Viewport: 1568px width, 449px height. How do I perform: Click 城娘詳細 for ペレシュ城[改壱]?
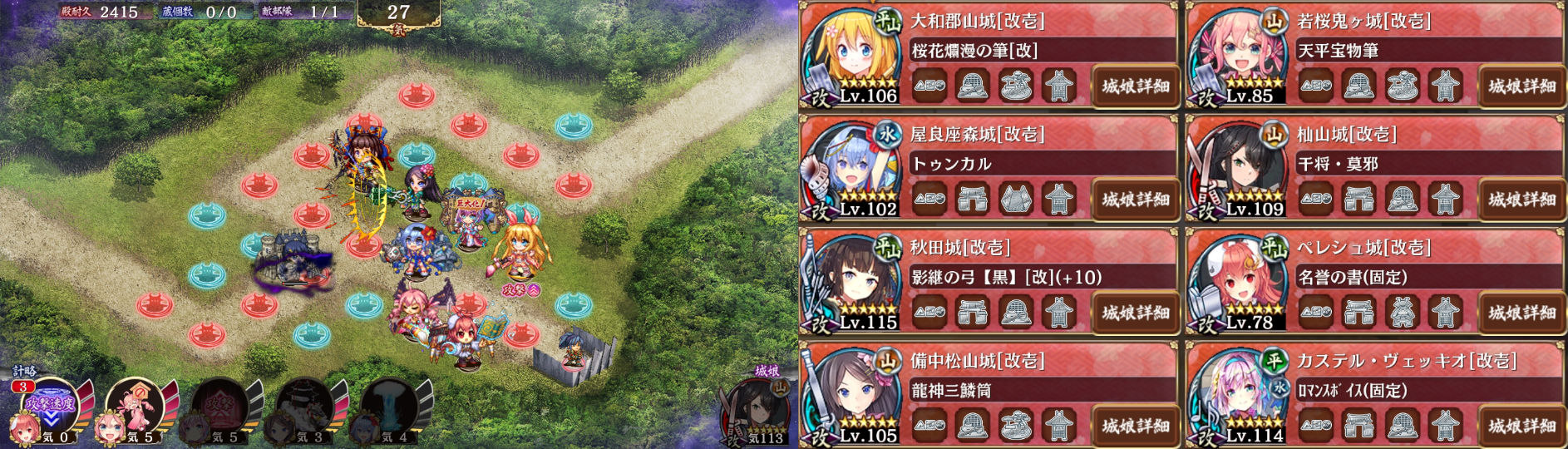coord(1521,312)
